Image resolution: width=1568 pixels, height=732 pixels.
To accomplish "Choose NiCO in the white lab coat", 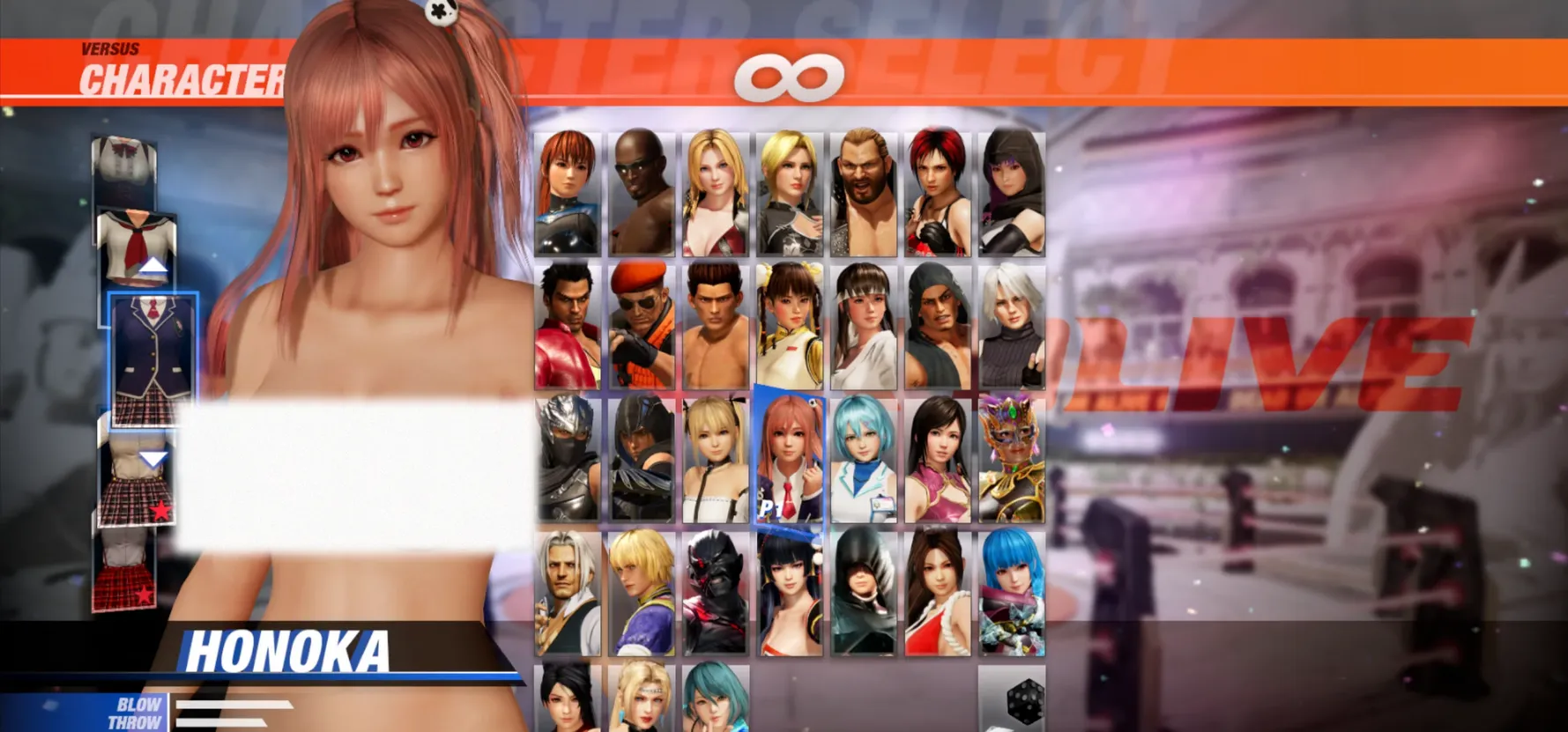I will point(863,459).
